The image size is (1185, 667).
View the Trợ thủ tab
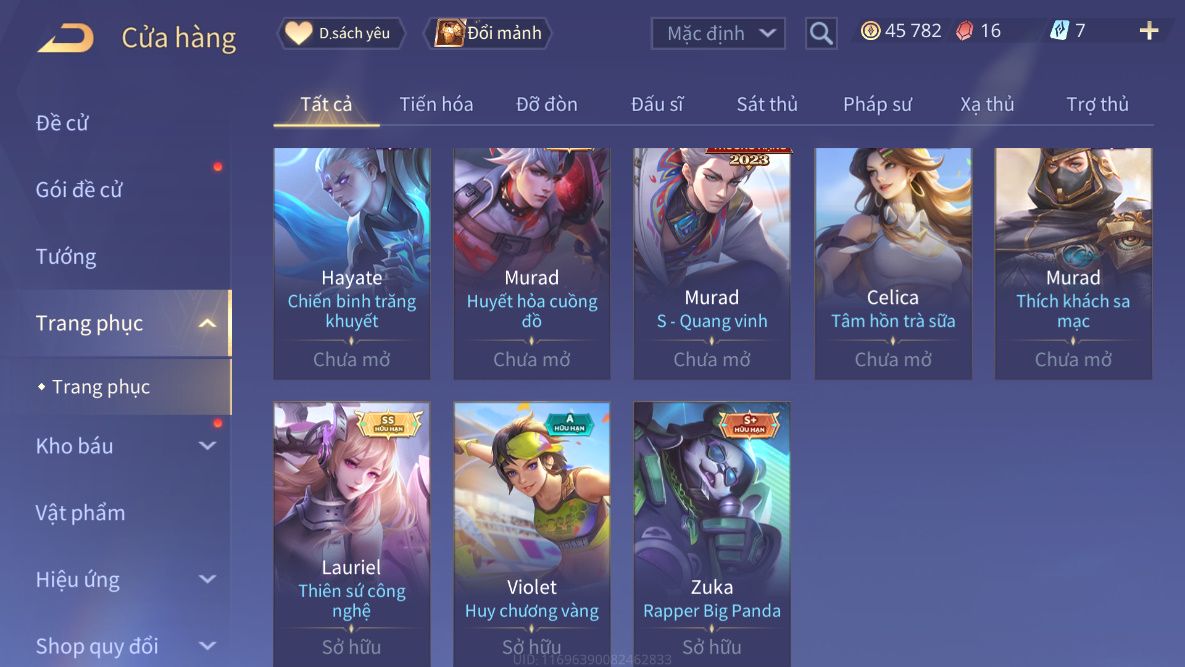[1097, 104]
